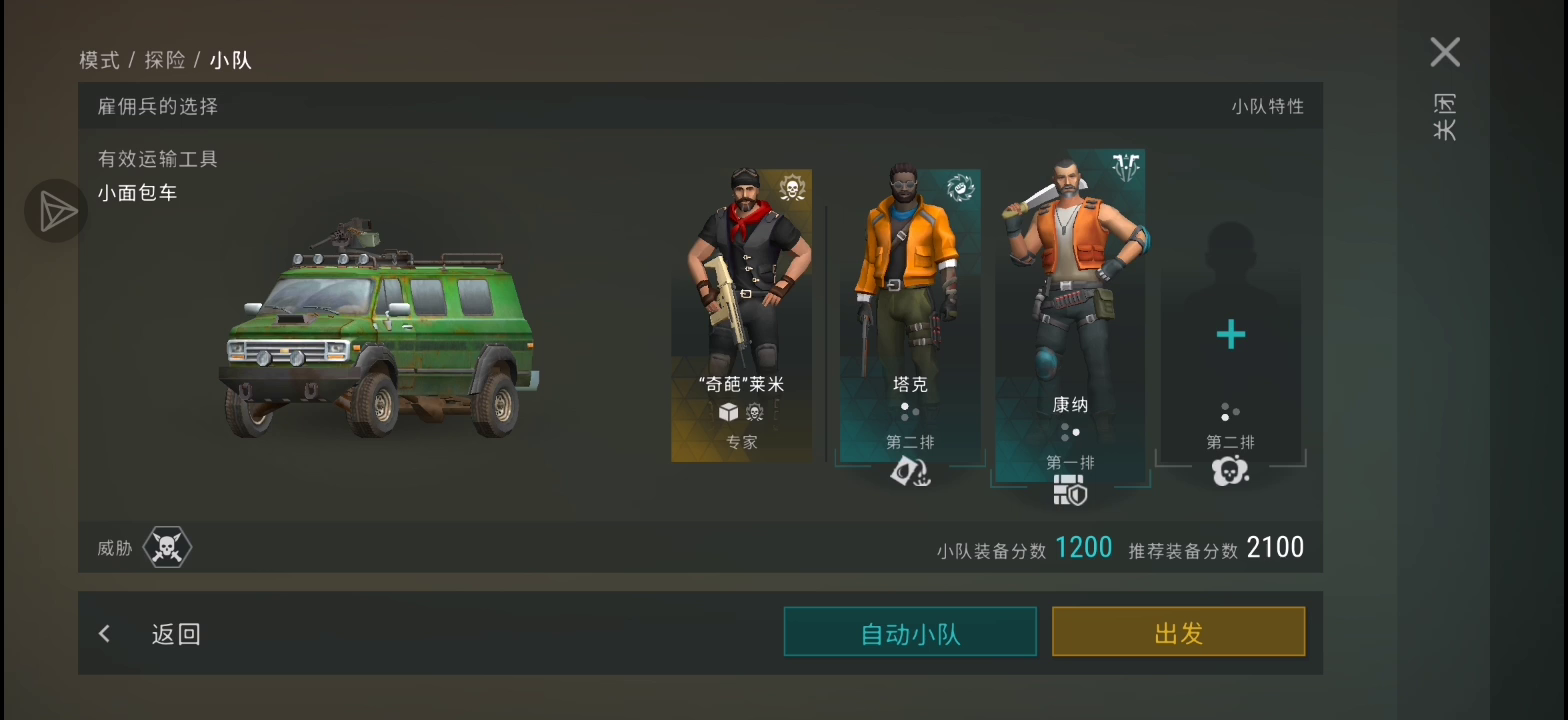
Task: Click the threat skull icon next to 威胁
Action: [167, 546]
